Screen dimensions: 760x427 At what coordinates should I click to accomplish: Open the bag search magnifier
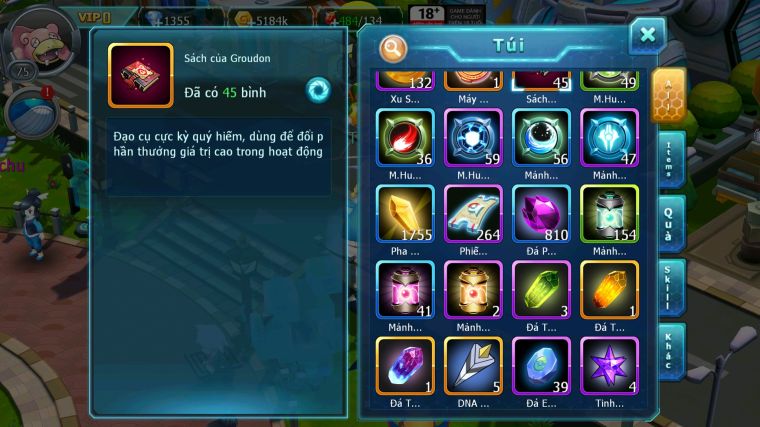[394, 47]
